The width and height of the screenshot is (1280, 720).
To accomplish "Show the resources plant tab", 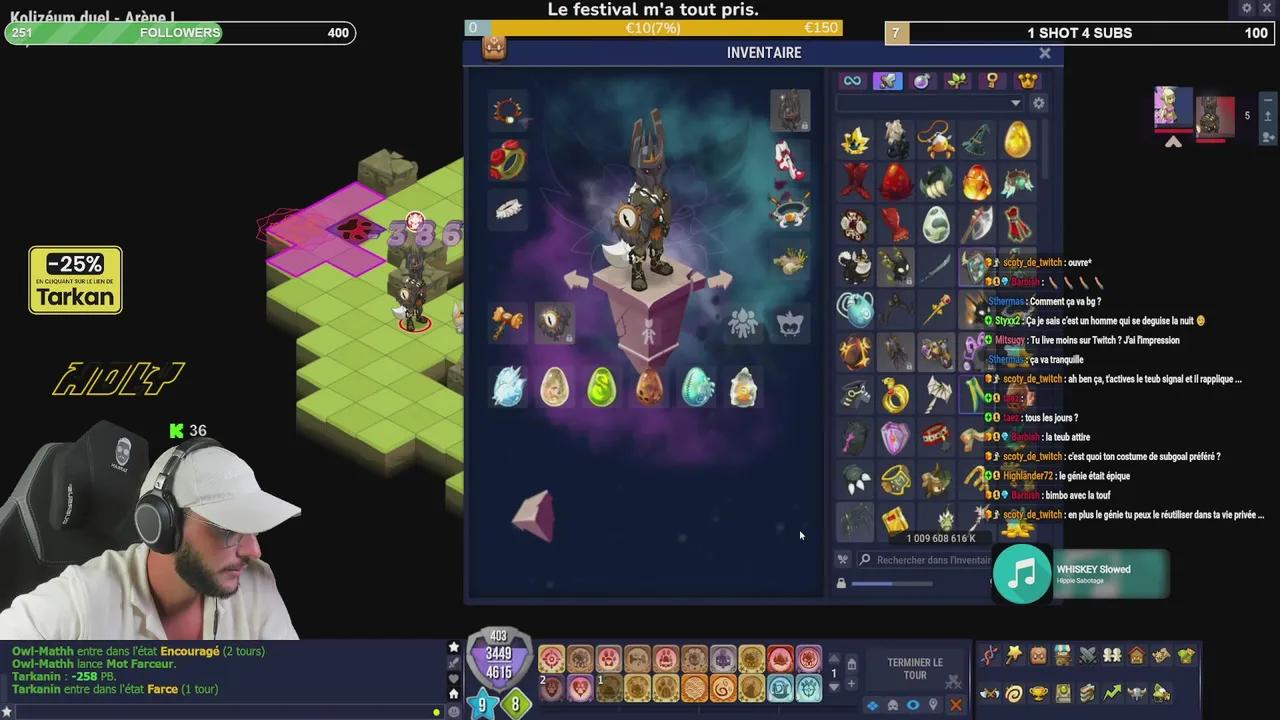I will tap(957, 81).
